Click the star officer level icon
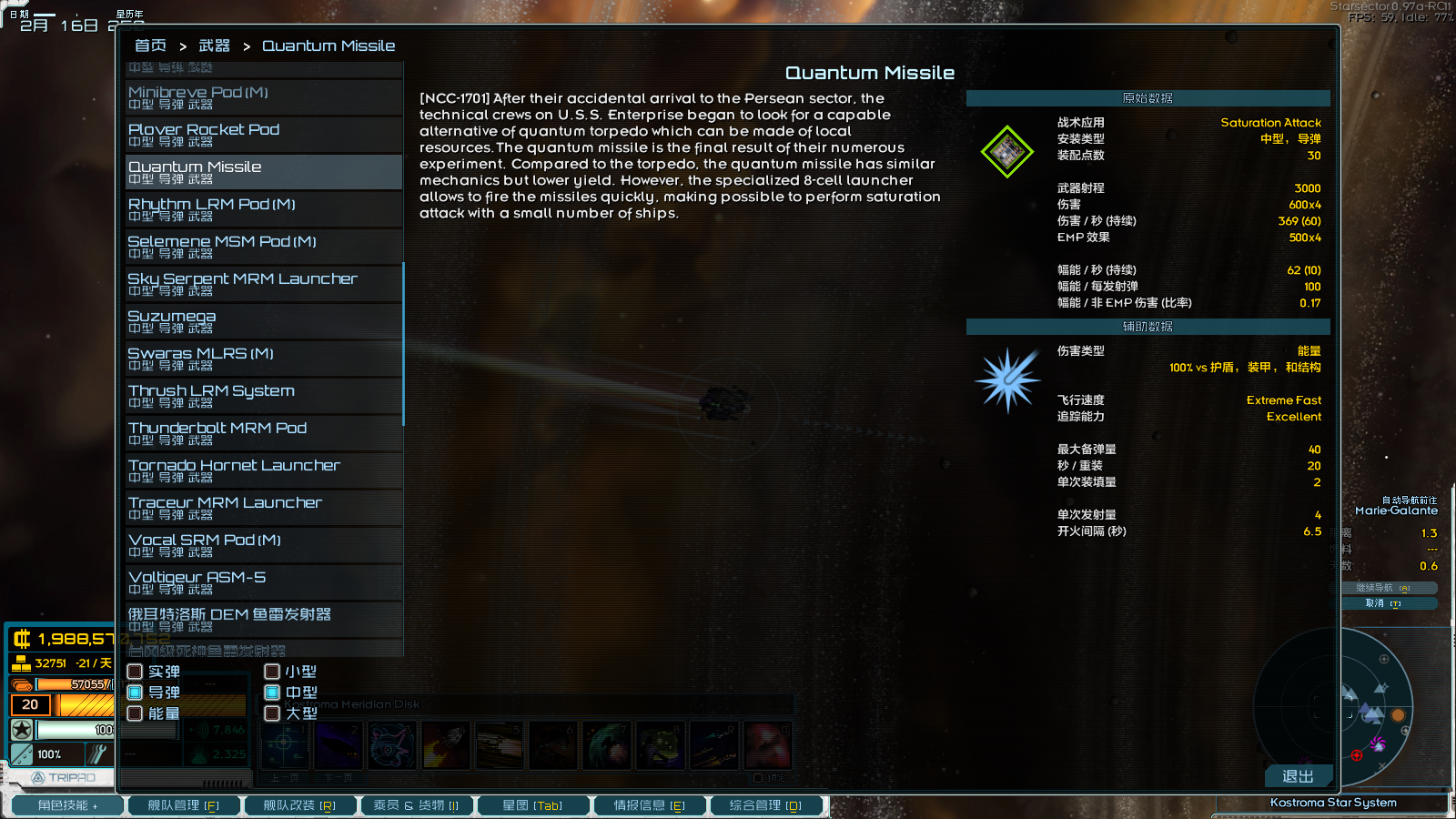The width and height of the screenshot is (1456, 819). [21, 728]
